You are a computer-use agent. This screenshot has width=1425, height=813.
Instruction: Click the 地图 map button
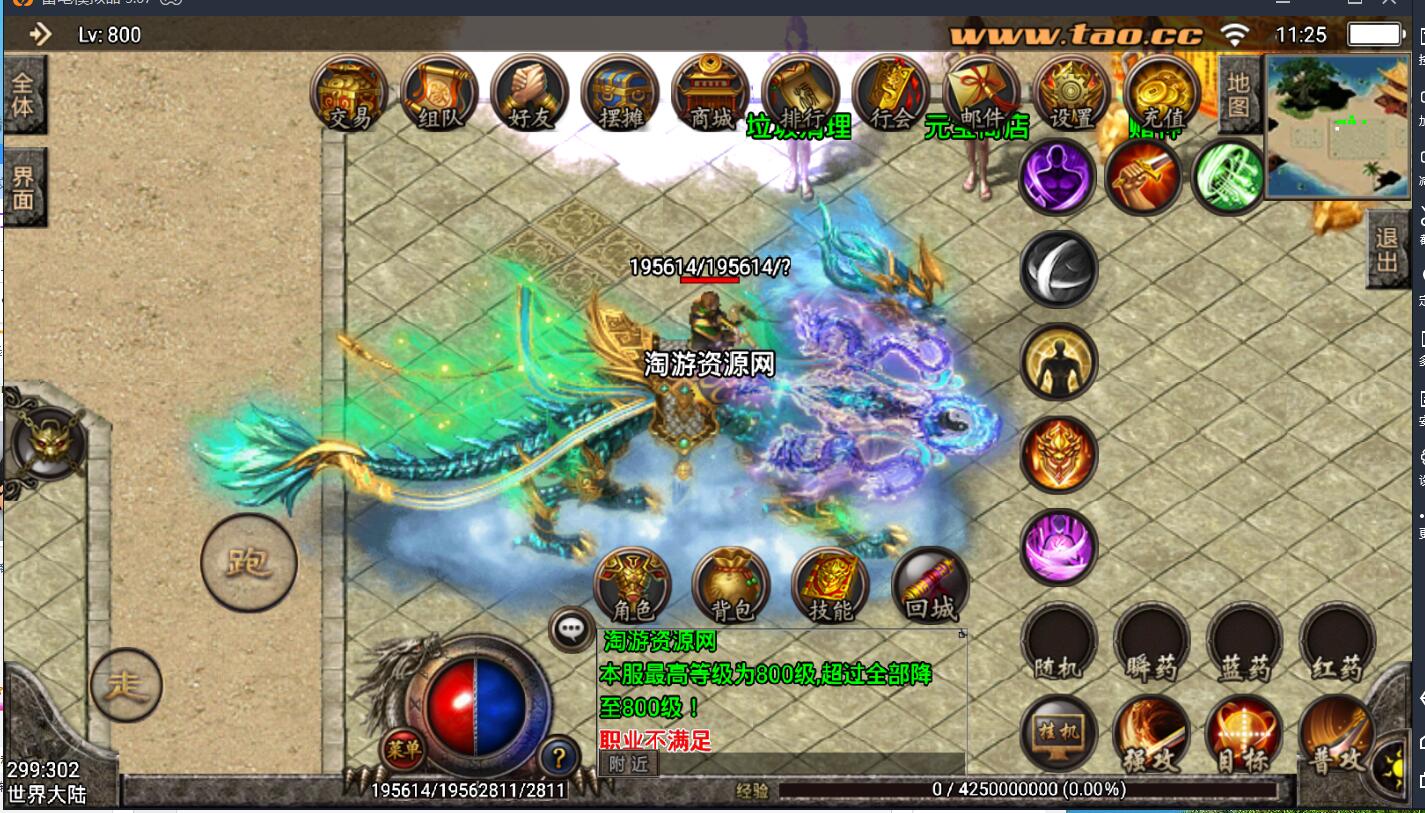point(1238,94)
